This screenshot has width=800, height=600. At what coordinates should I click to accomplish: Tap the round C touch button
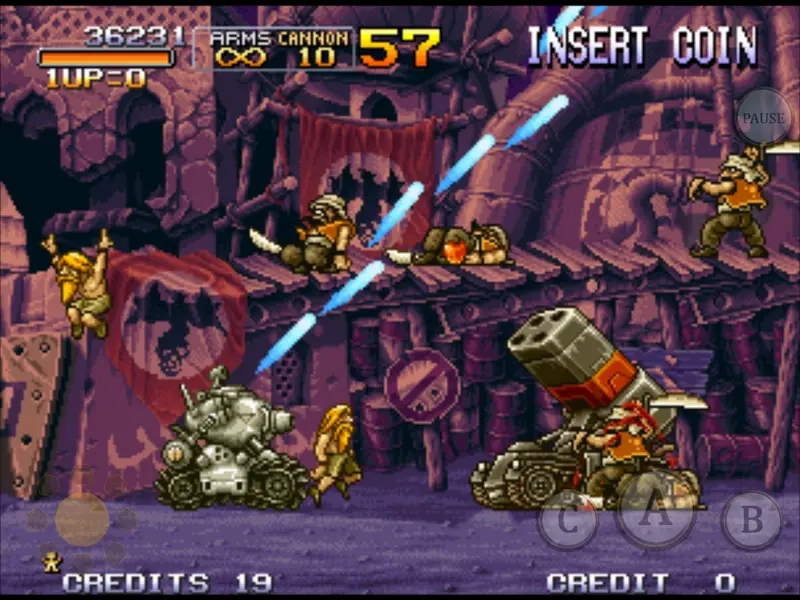pos(568,520)
